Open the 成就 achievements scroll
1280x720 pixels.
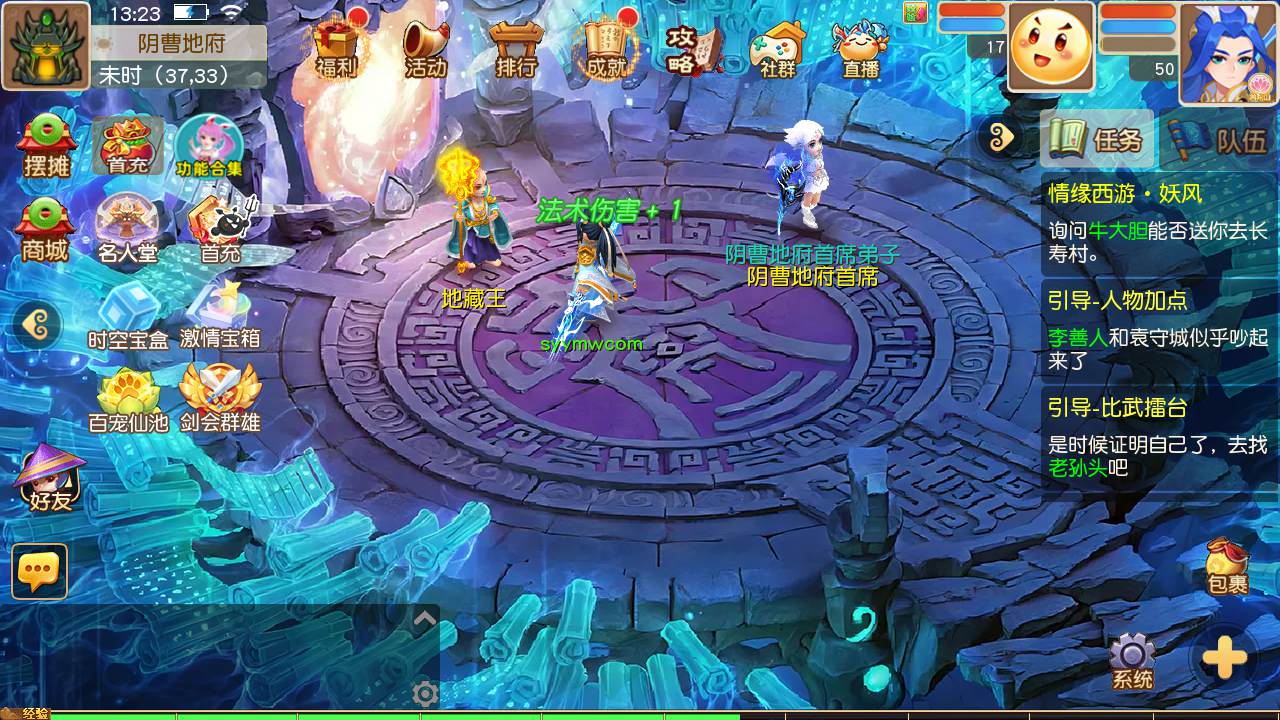pos(606,48)
